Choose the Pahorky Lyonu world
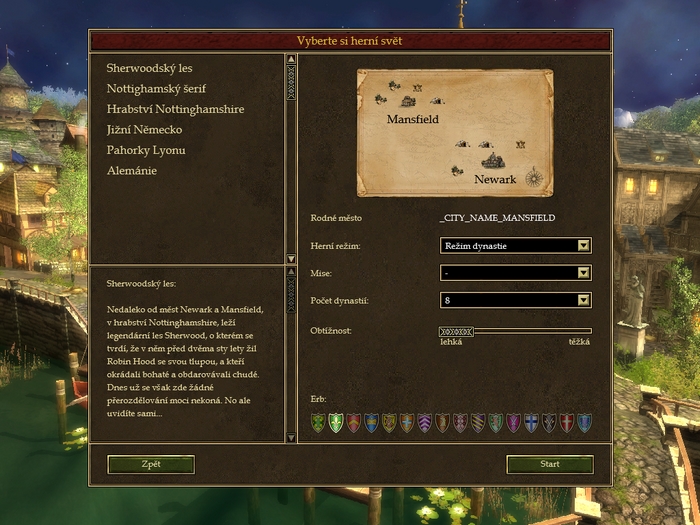The image size is (700, 525). (146, 151)
